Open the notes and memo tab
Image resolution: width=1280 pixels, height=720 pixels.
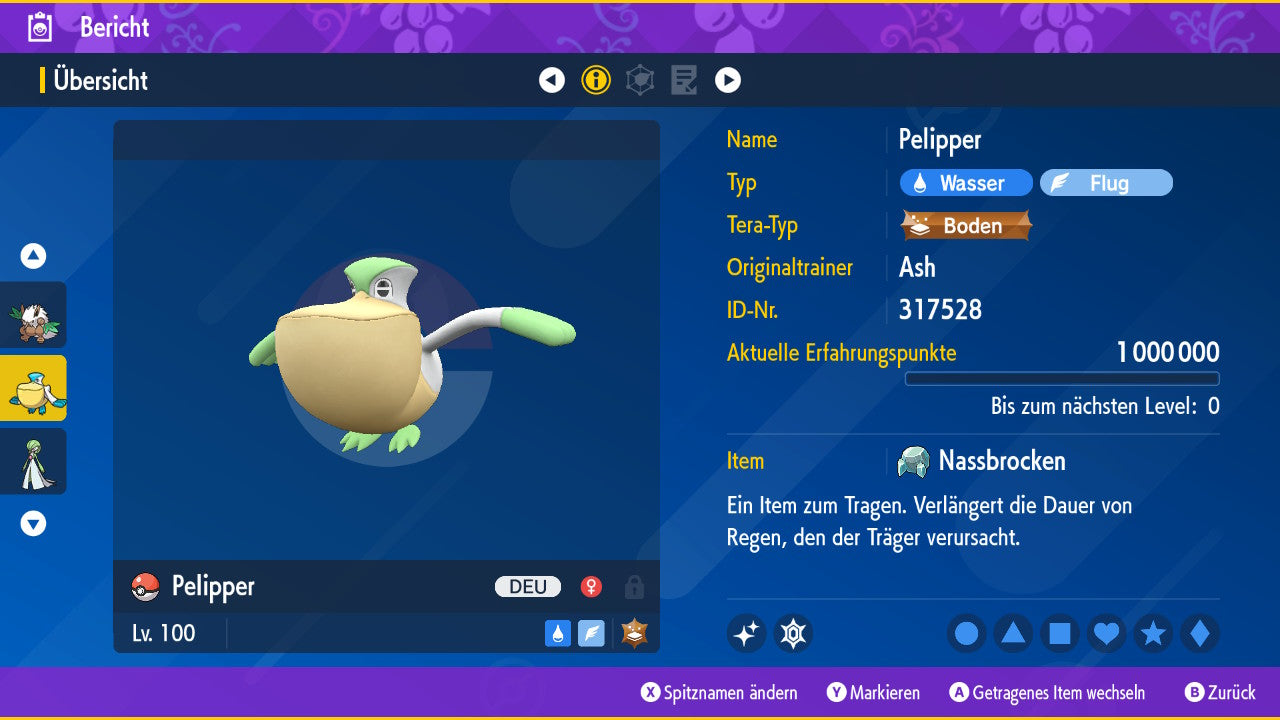[684, 80]
